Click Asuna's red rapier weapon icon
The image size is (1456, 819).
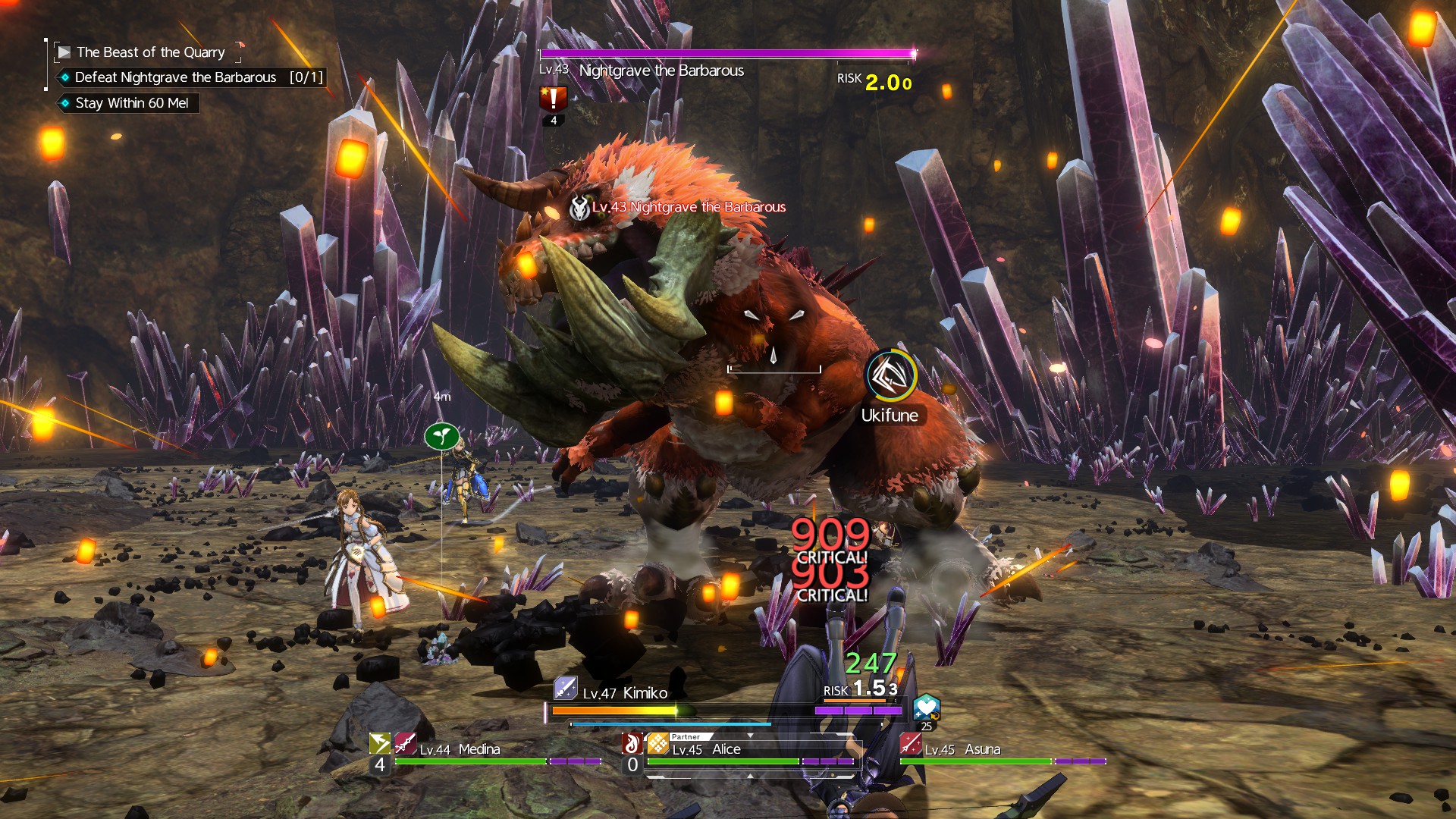[910, 743]
